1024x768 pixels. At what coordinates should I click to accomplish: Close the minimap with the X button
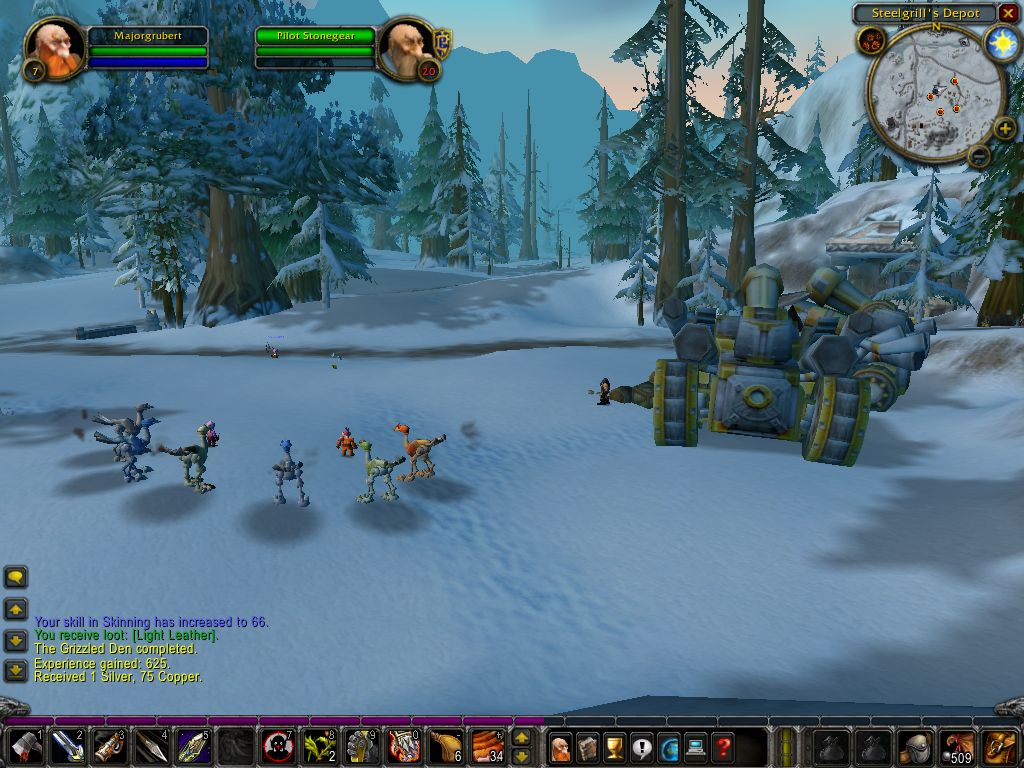click(1008, 14)
